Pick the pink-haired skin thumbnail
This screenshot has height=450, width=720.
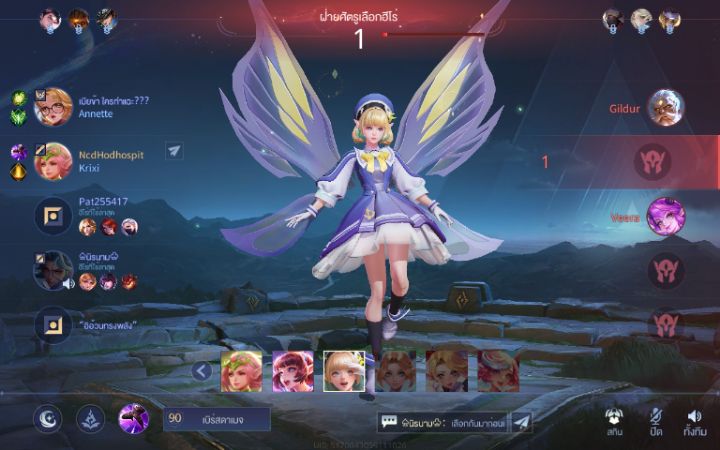[293, 370]
